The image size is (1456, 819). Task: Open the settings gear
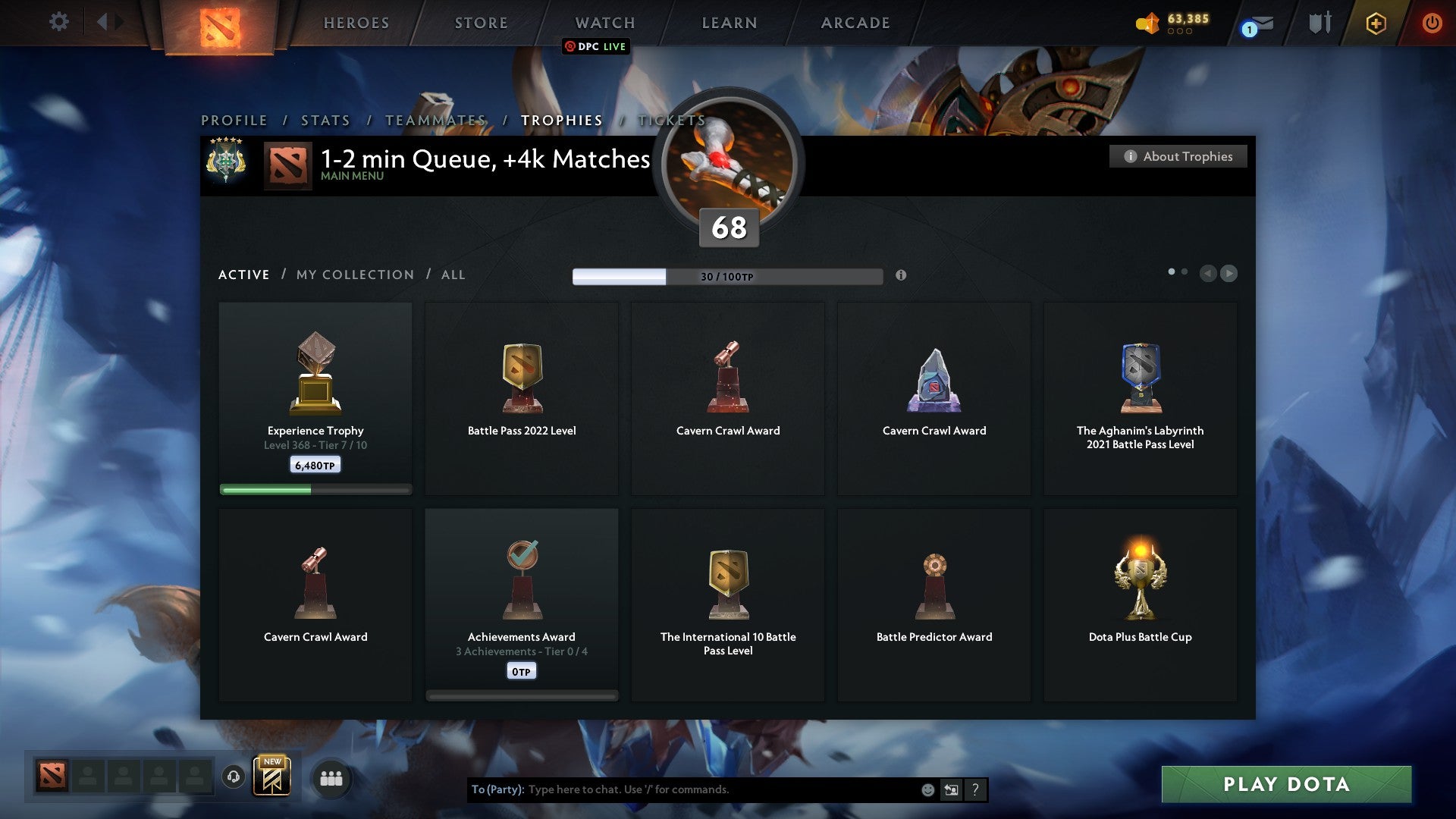tap(58, 22)
